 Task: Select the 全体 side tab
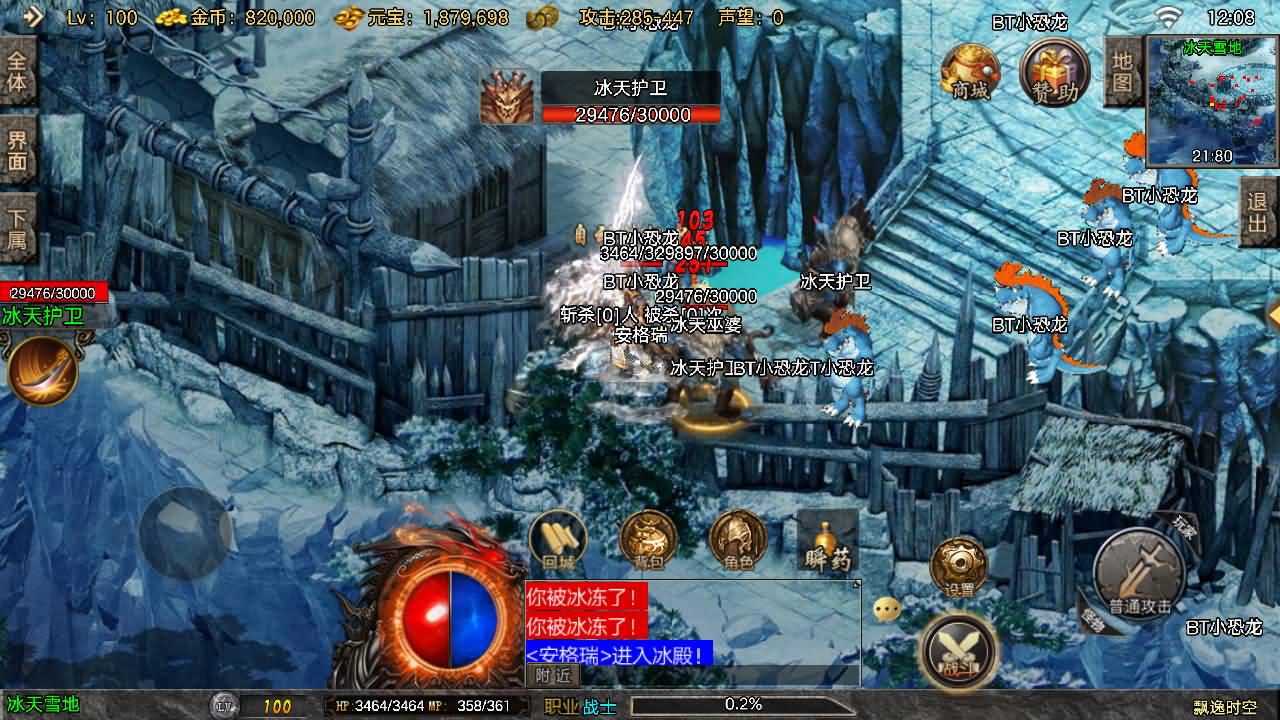coord(17,70)
